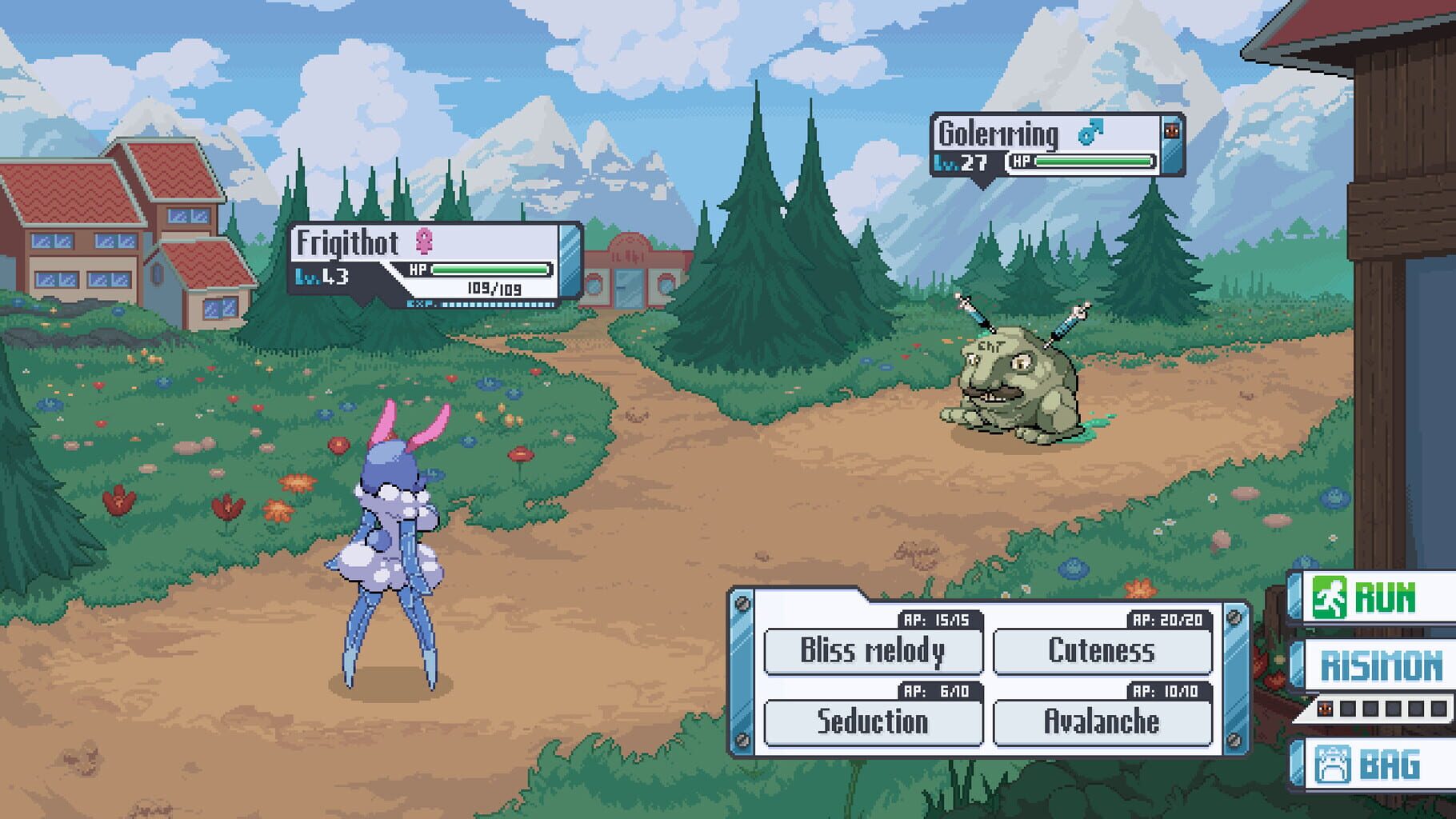Image resolution: width=1456 pixels, height=819 pixels.
Task: Activate the Cuteness move
Action: pos(1102,649)
